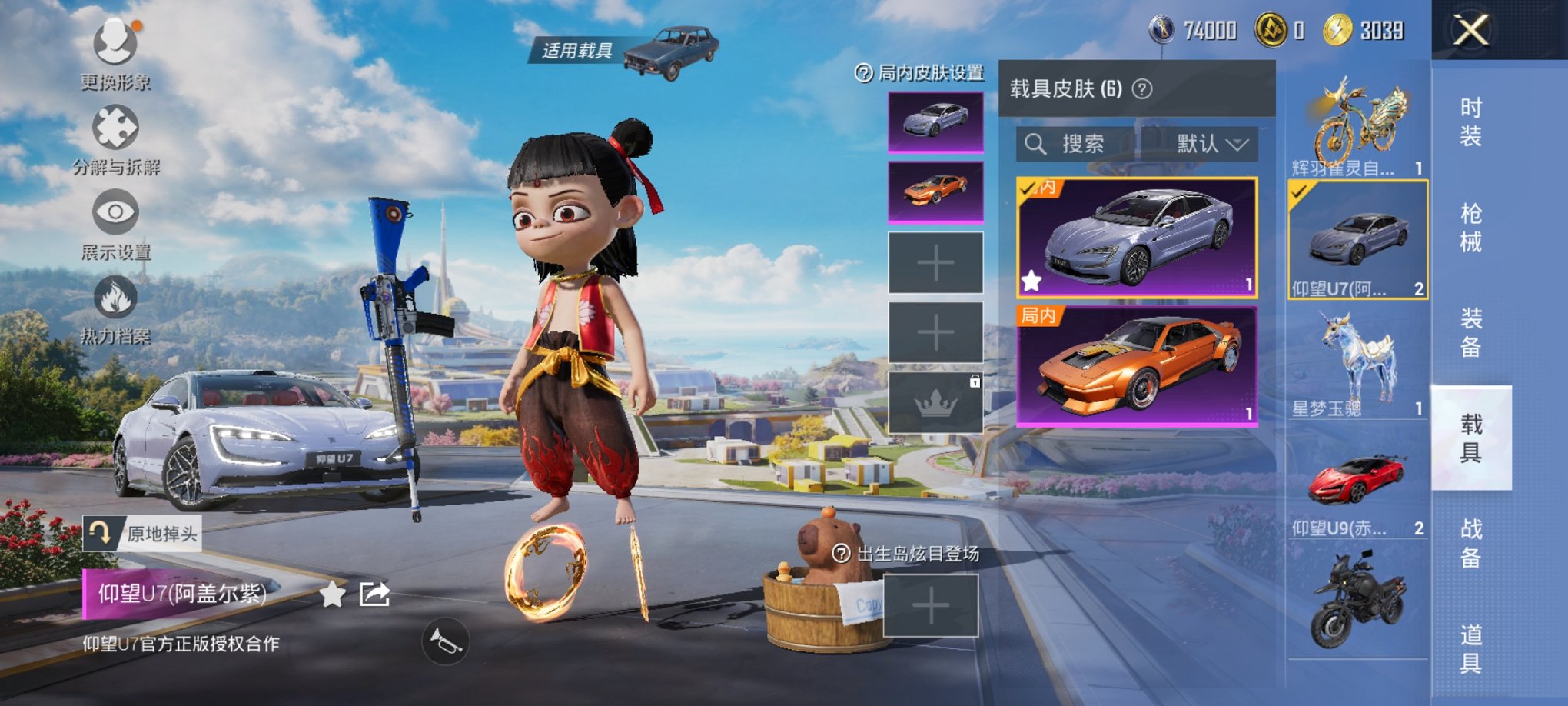Switch to the 战备 tab

pyautogui.click(x=1470, y=543)
